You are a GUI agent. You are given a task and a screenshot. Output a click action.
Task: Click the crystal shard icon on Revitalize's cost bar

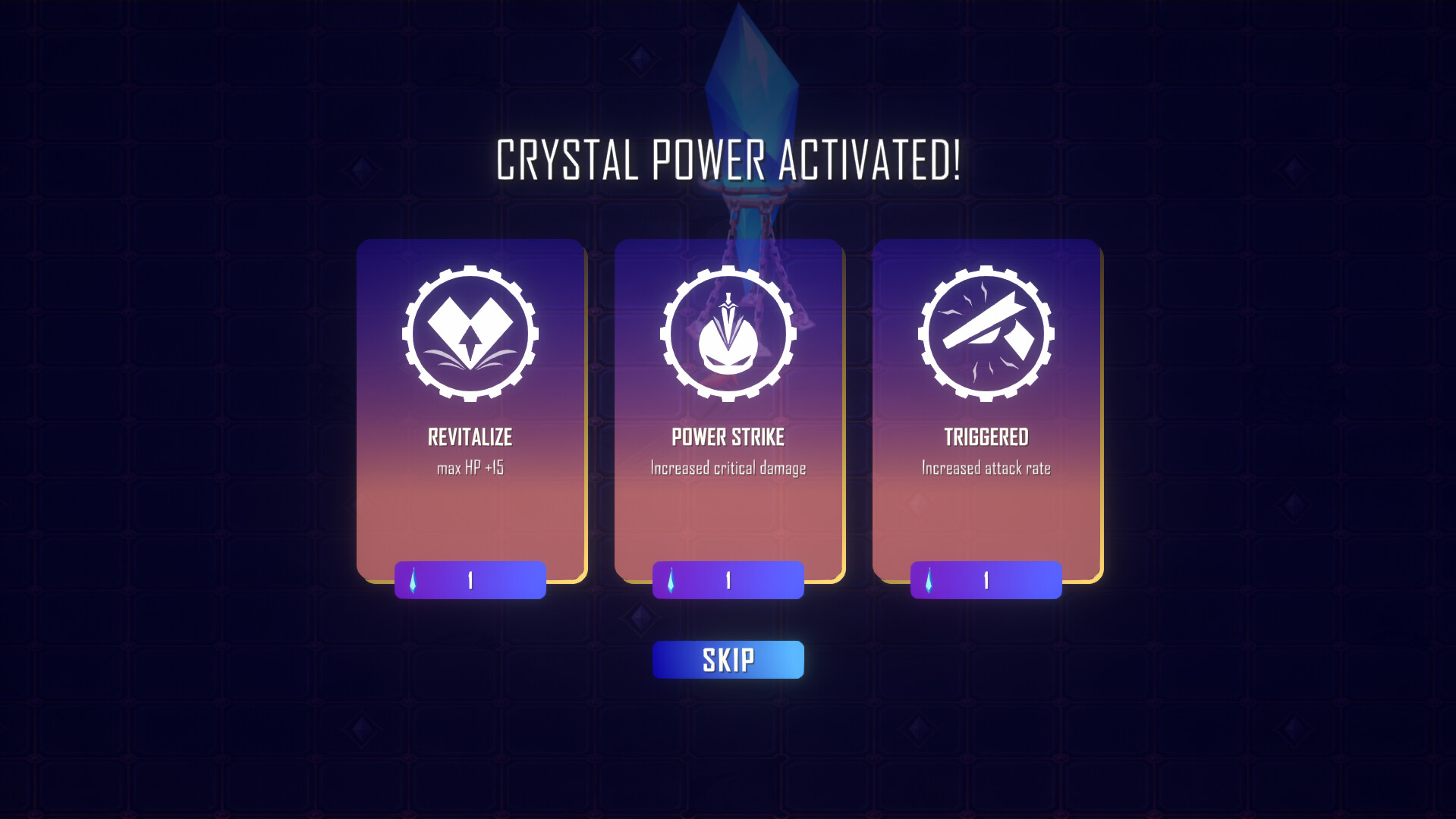click(x=414, y=580)
